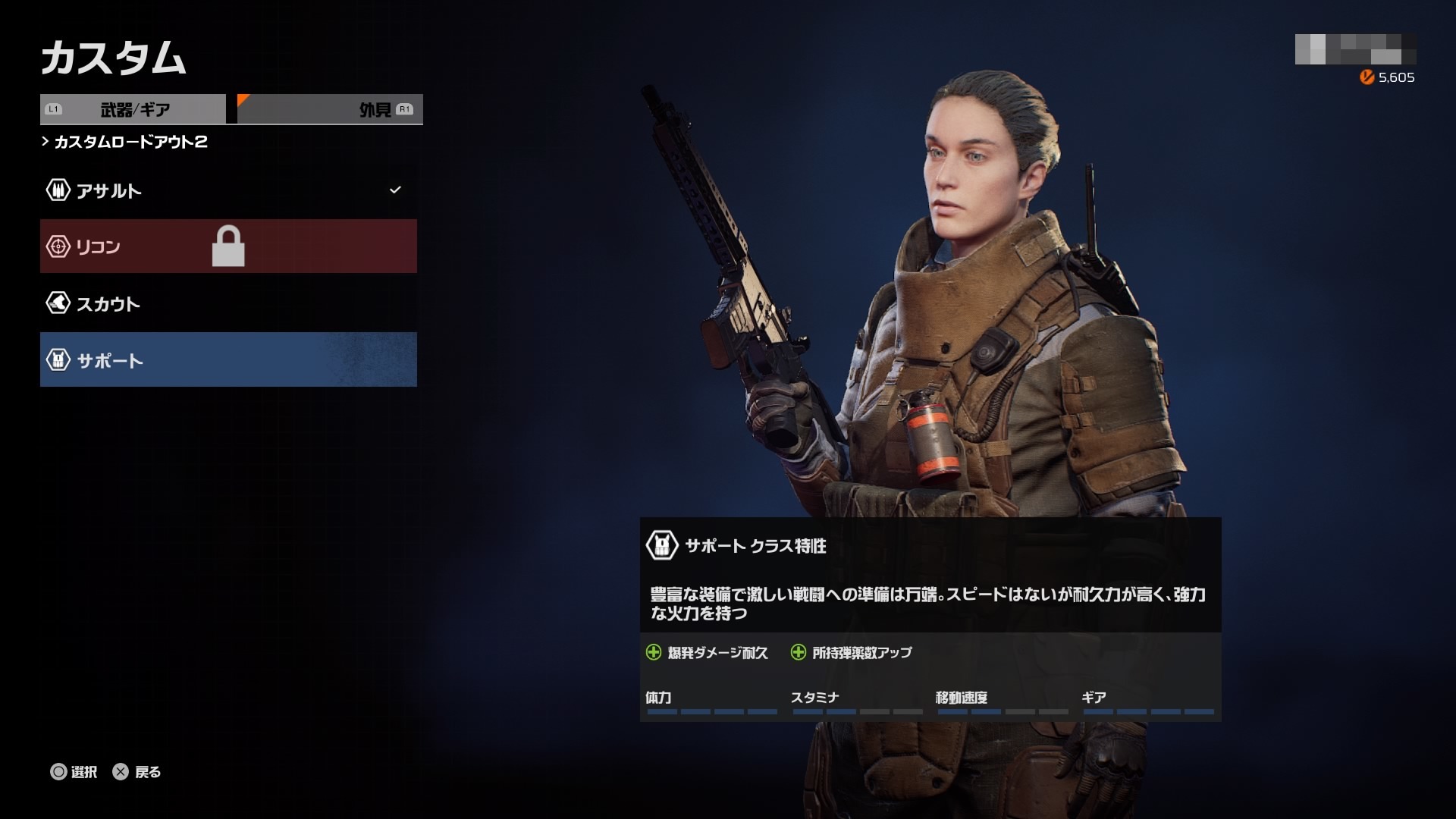Image resolution: width=1456 pixels, height=819 pixels.
Task: Click the カスタムロードアウト2 breadcrumb
Action: (x=130, y=142)
